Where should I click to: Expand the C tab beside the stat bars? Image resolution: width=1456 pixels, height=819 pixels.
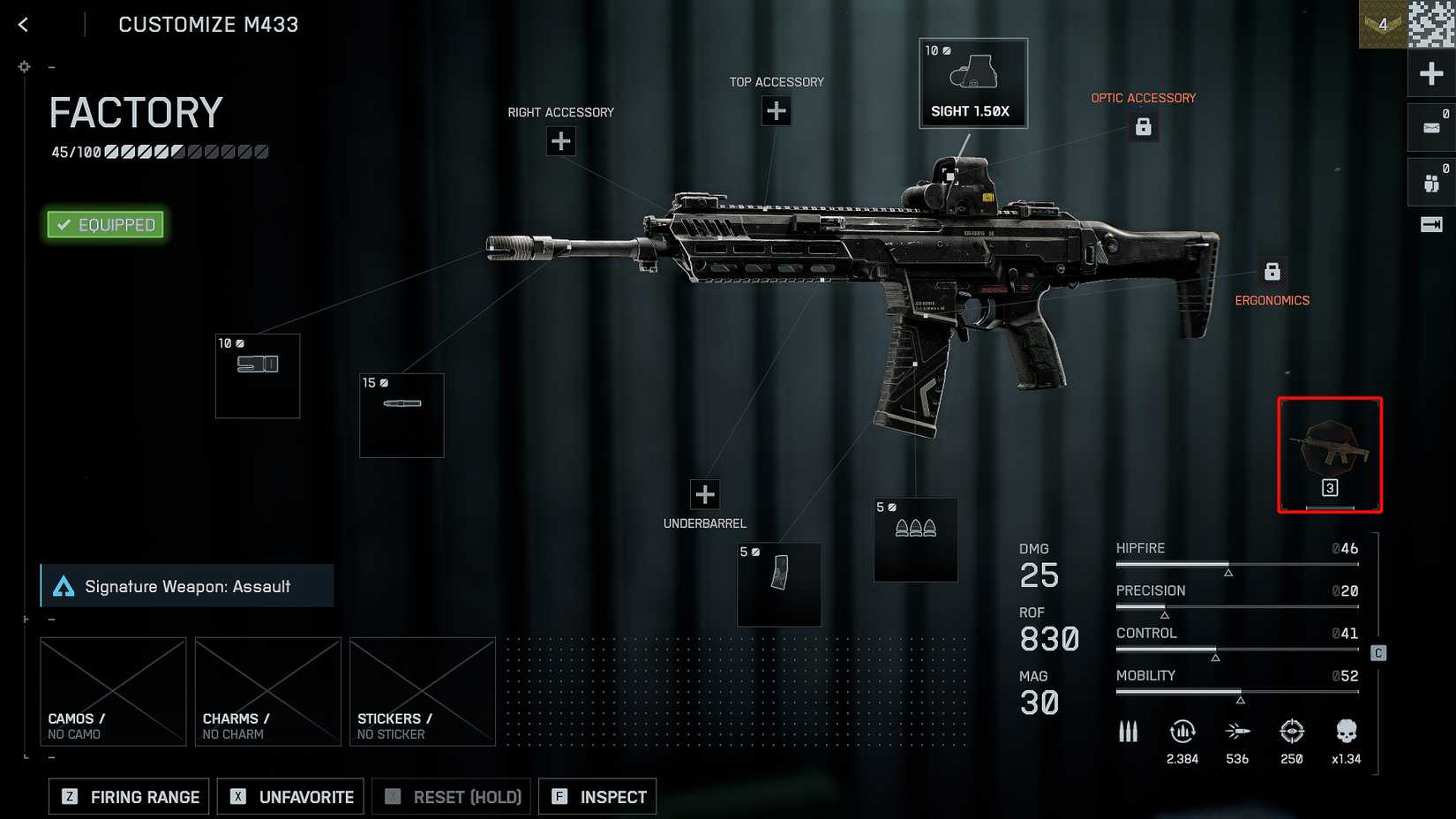click(x=1377, y=653)
